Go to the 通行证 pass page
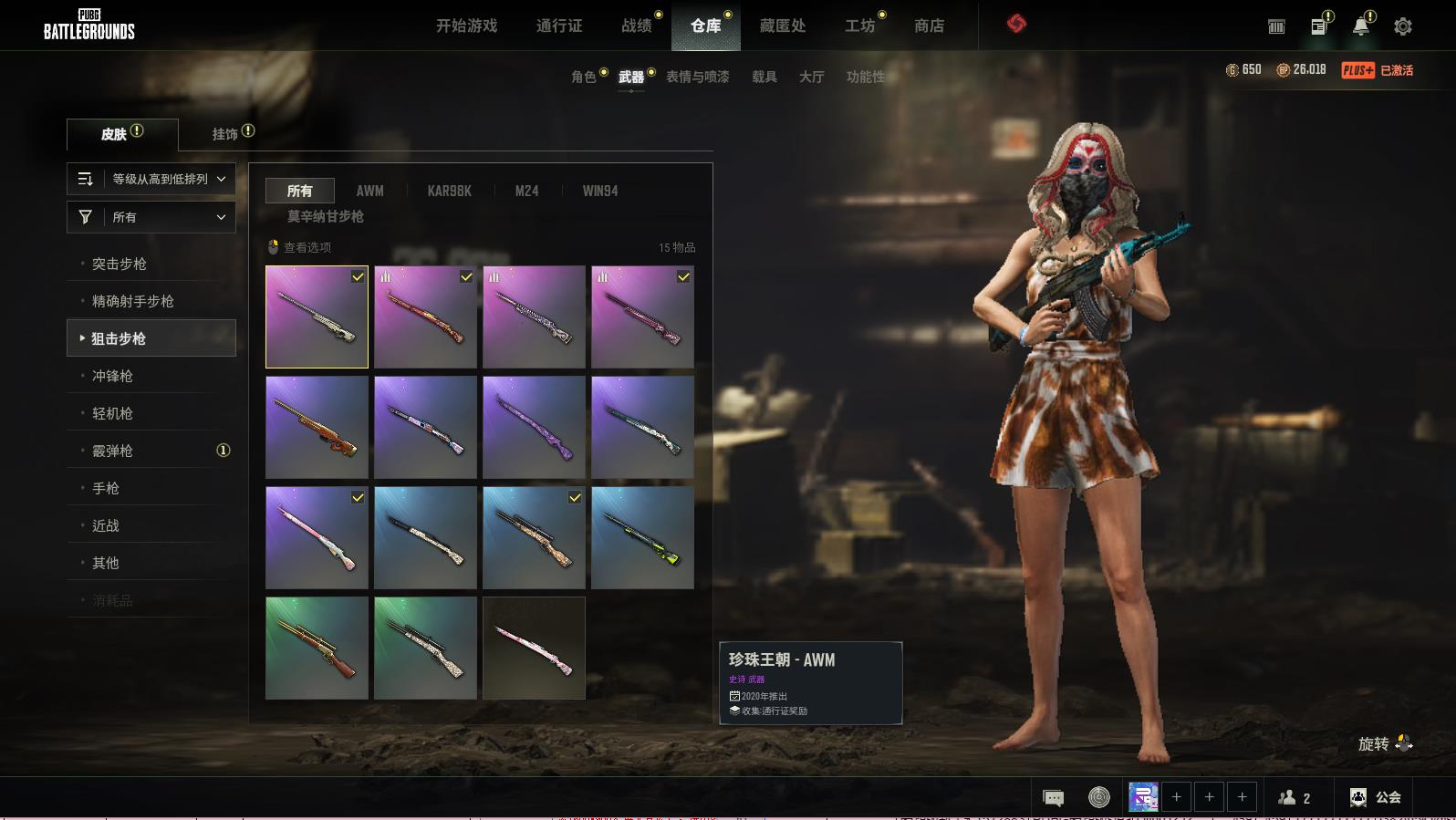1456x820 pixels. click(x=559, y=26)
